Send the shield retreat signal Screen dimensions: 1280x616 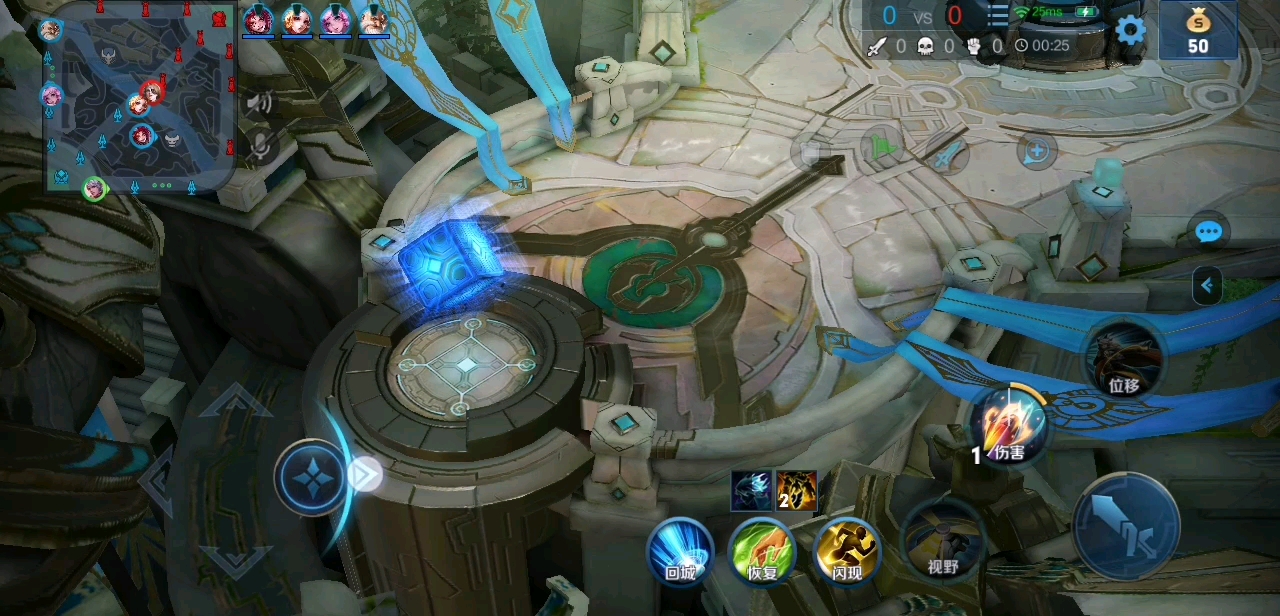point(1037,152)
